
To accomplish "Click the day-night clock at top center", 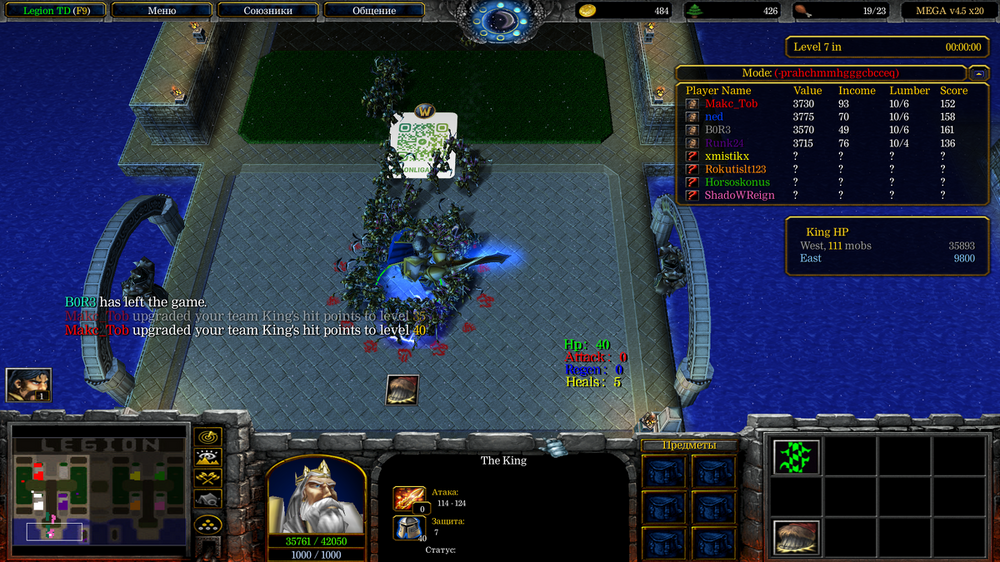I will pos(500,18).
